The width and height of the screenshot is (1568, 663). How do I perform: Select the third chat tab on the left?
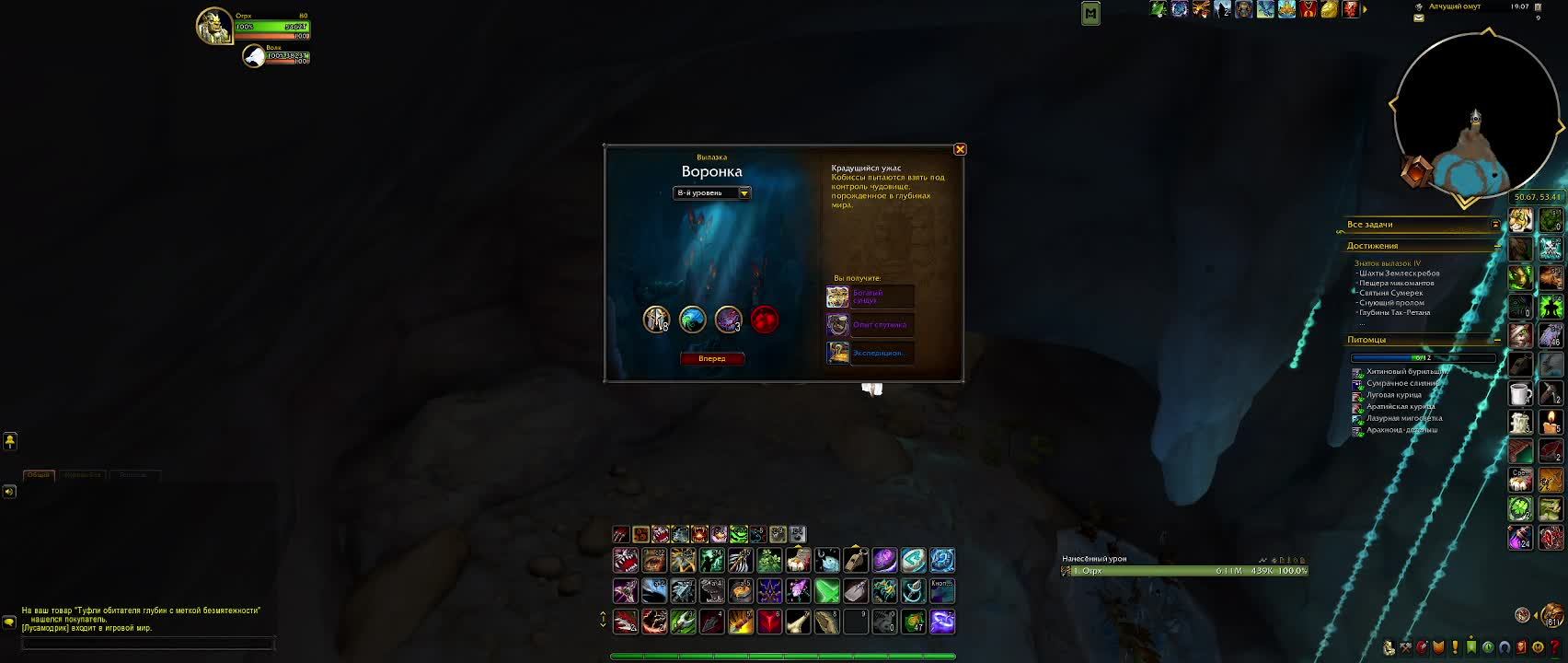click(x=133, y=475)
